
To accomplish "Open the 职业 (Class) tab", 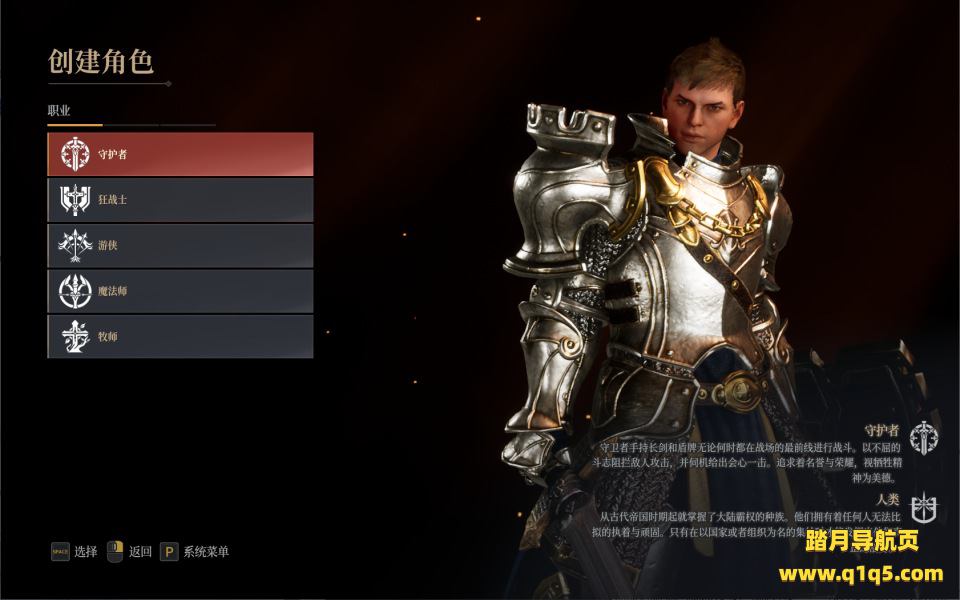I will [60, 110].
